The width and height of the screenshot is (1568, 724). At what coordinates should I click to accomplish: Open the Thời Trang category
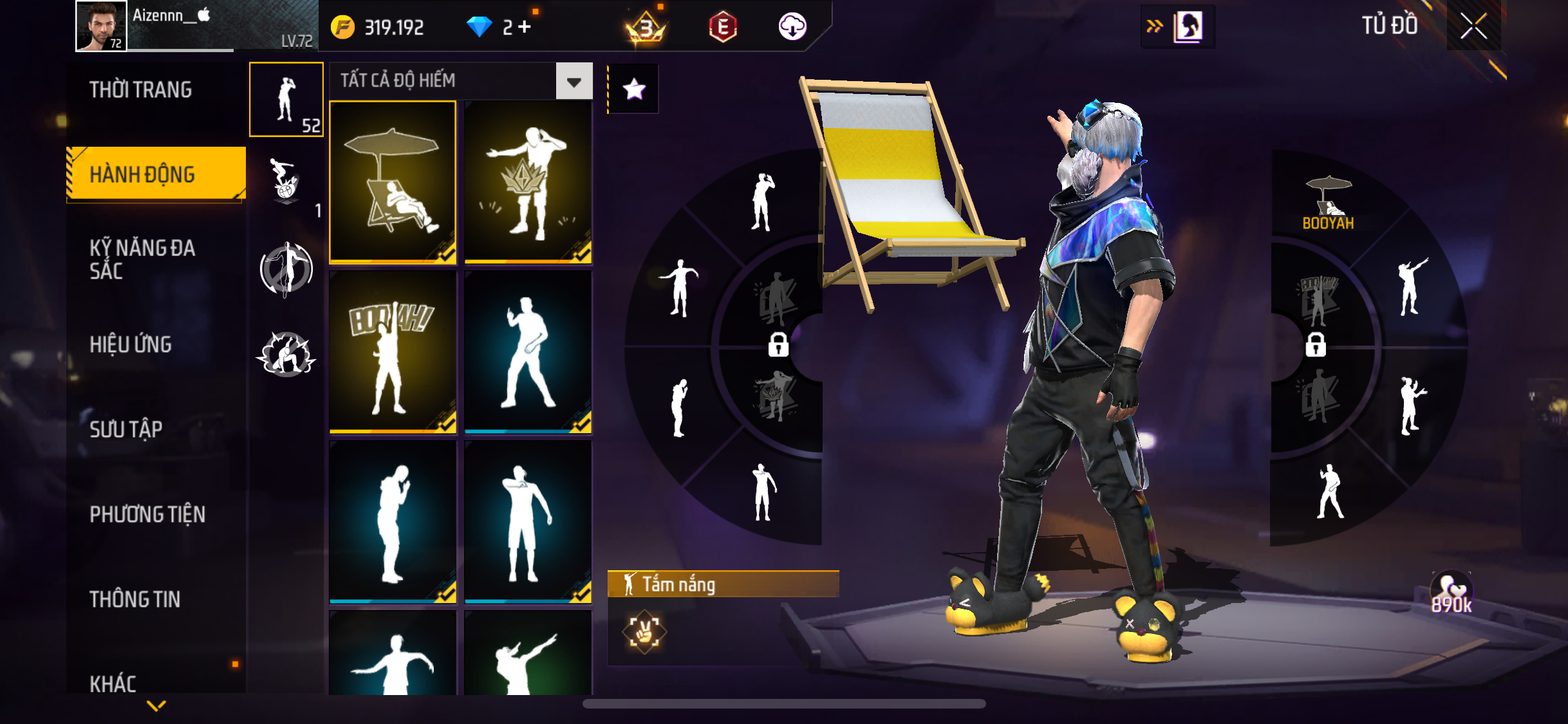point(140,89)
